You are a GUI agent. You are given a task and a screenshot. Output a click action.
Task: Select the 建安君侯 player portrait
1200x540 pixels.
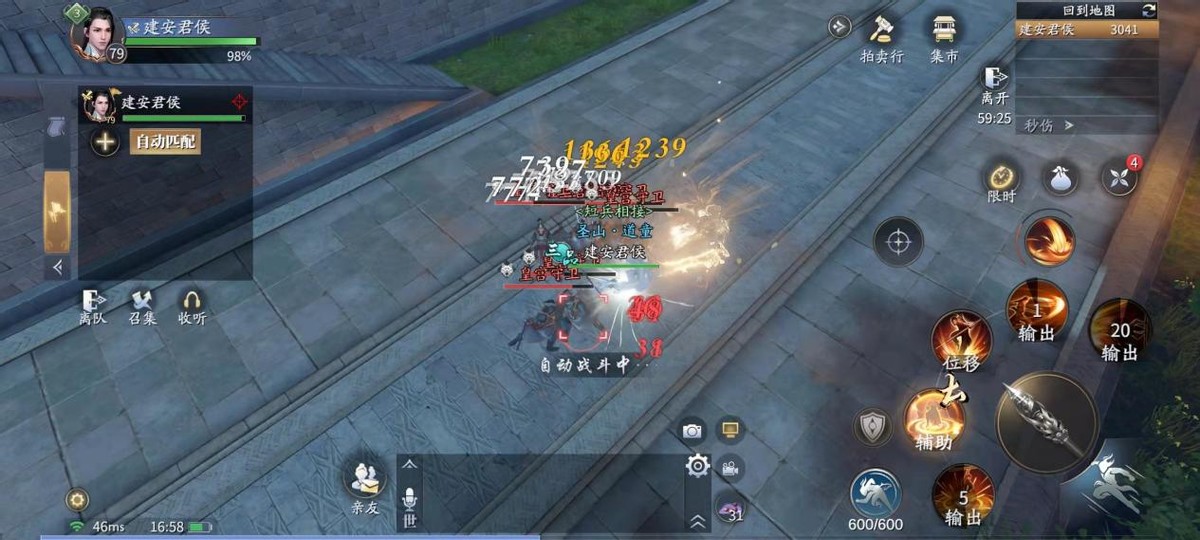click(x=98, y=33)
